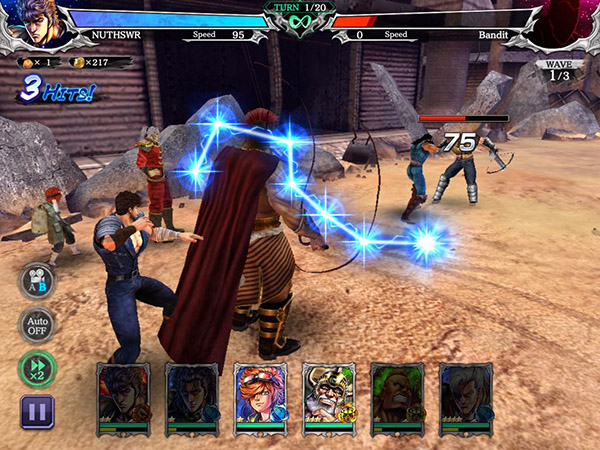Tap the player portrait beside NUTHSWR
The image size is (600, 450).
coord(40,25)
